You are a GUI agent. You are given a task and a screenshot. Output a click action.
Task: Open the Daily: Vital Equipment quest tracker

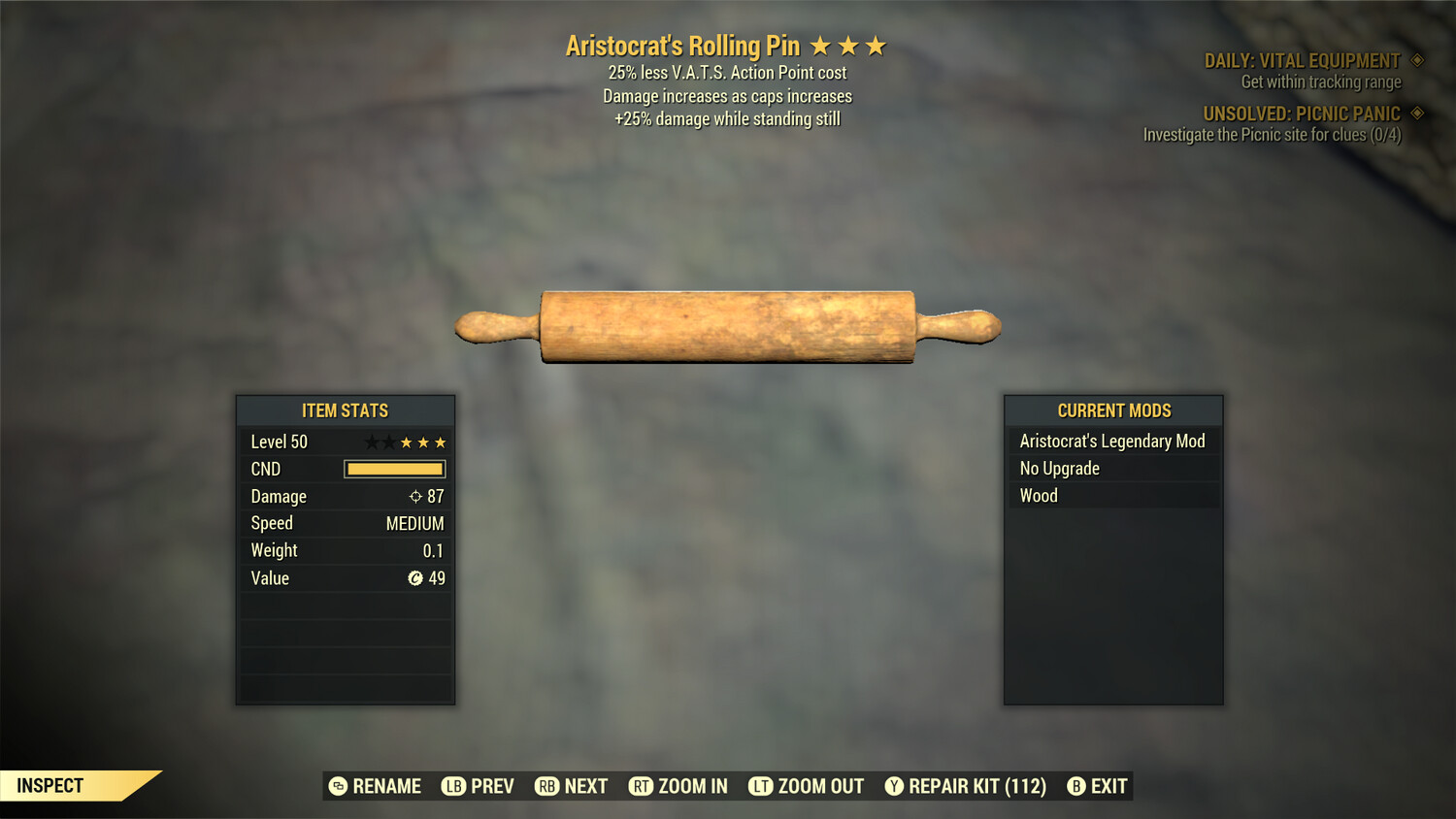(1302, 61)
